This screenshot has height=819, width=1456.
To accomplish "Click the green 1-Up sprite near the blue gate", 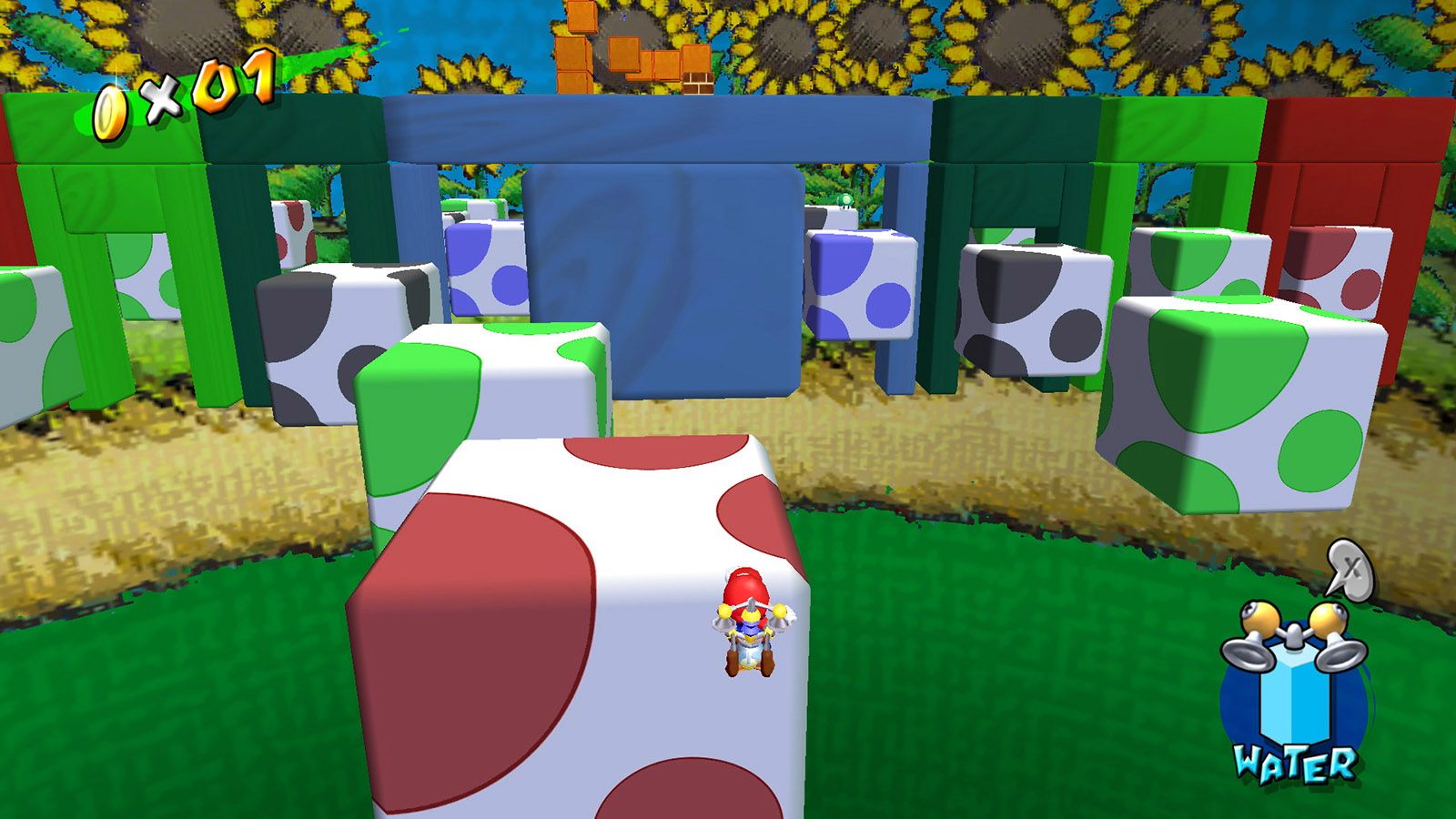I will coord(844,200).
